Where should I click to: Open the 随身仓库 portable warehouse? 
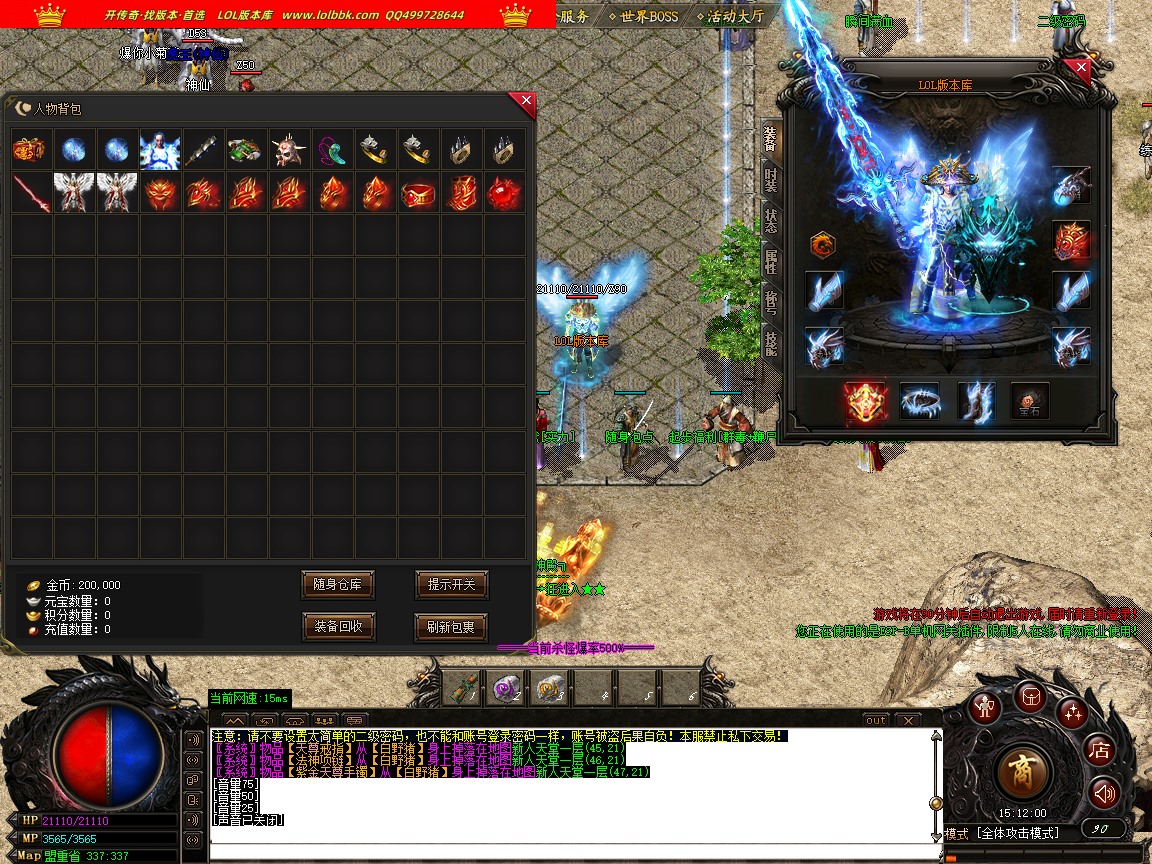338,584
